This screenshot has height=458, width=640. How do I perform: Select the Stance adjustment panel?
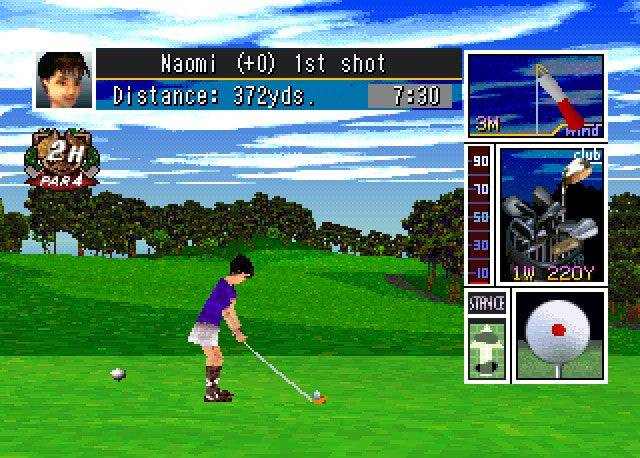(487, 335)
